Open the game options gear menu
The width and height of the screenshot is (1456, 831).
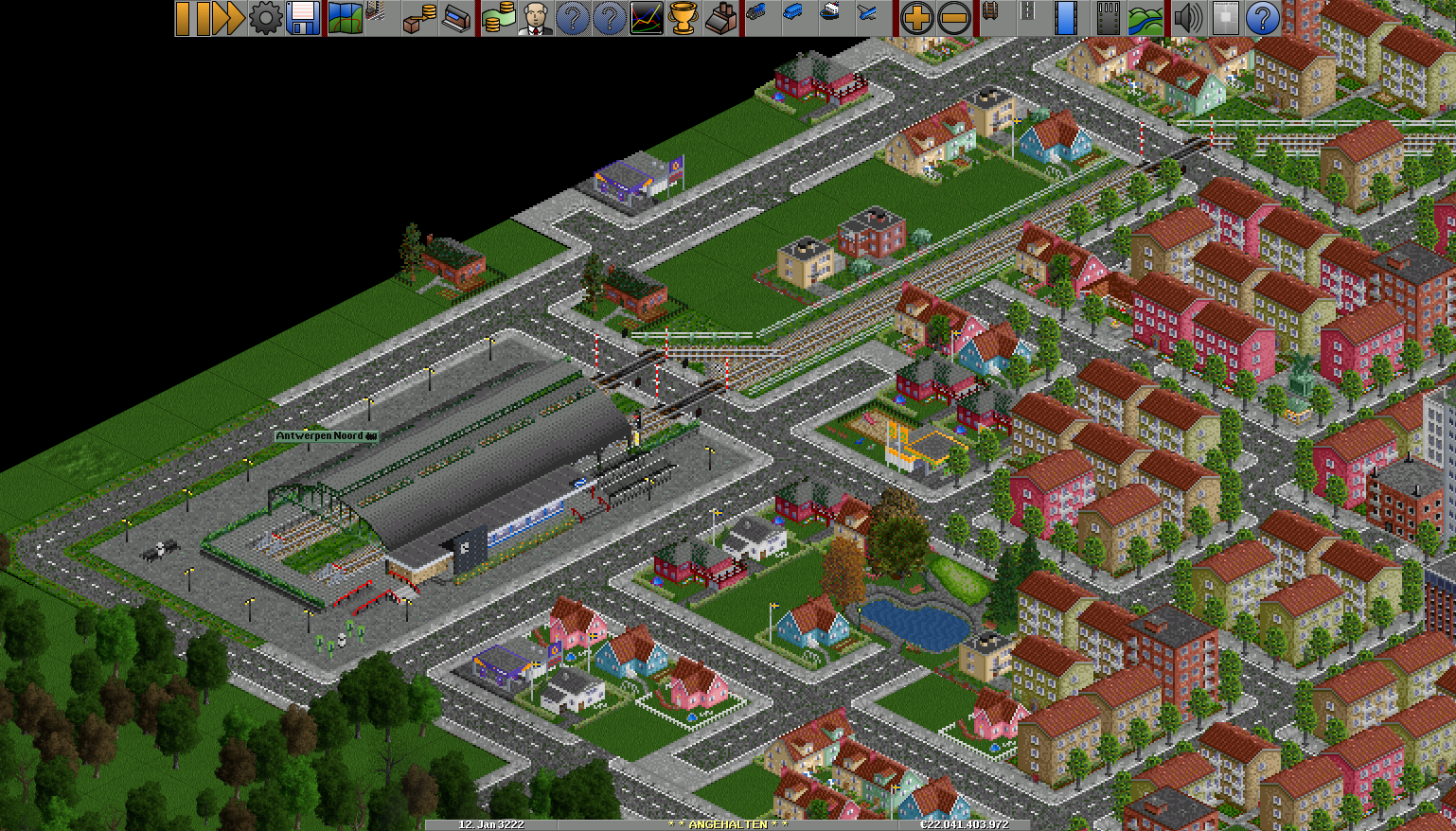click(265, 18)
